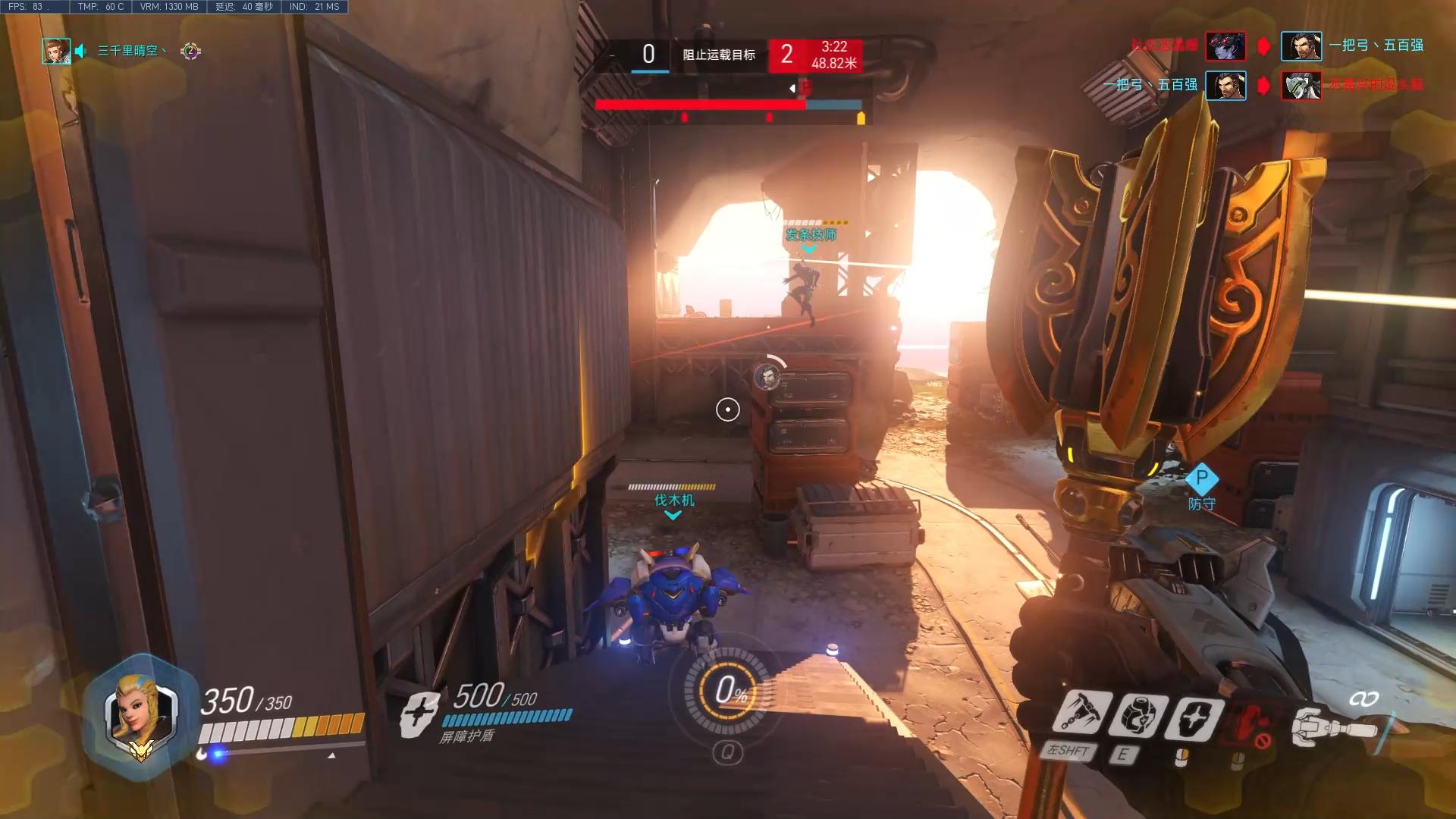Viewport: 1456px width, 819px height.
Task: Use the Repair Pack ability icon
Action: 1137,715
